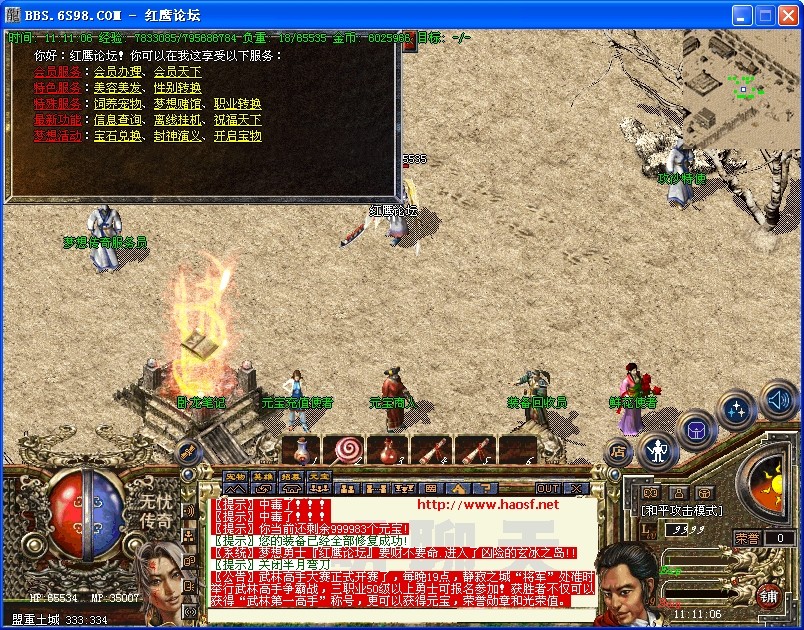Choose the 美容美发 service link

coord(118,88)
